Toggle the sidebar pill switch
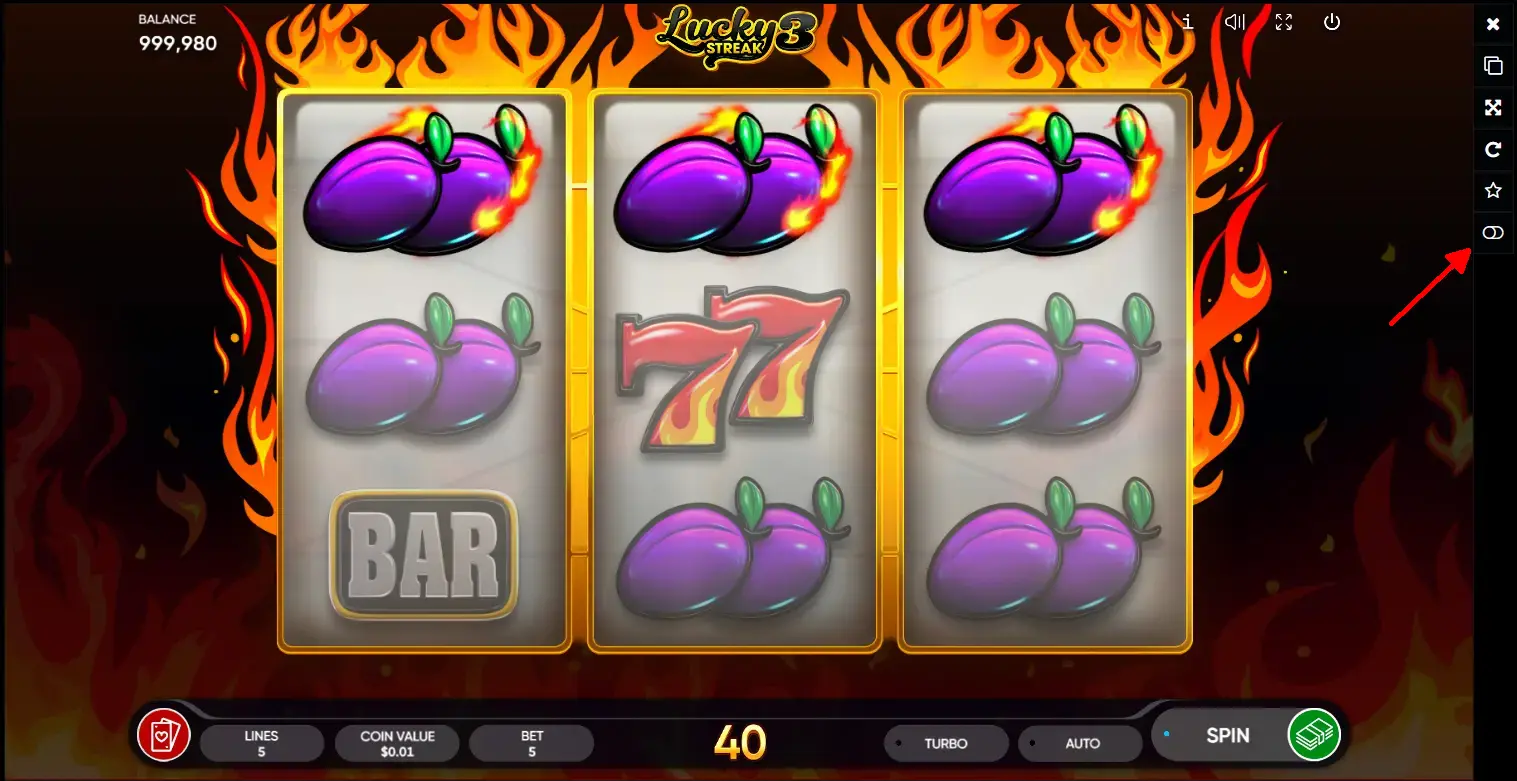 click(x=1493, y=233)
